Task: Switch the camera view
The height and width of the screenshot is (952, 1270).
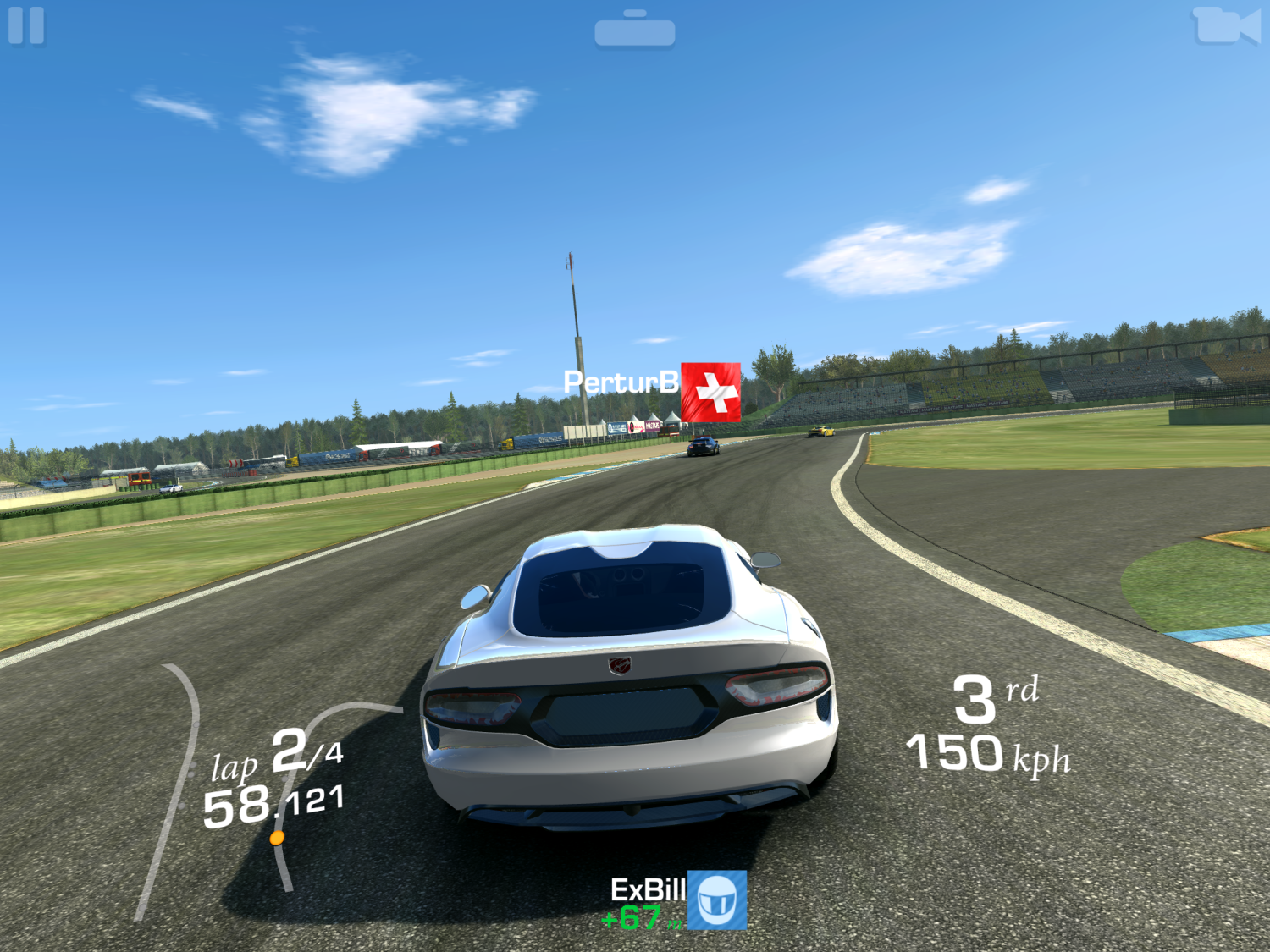Action: (x=1225, y=25)
